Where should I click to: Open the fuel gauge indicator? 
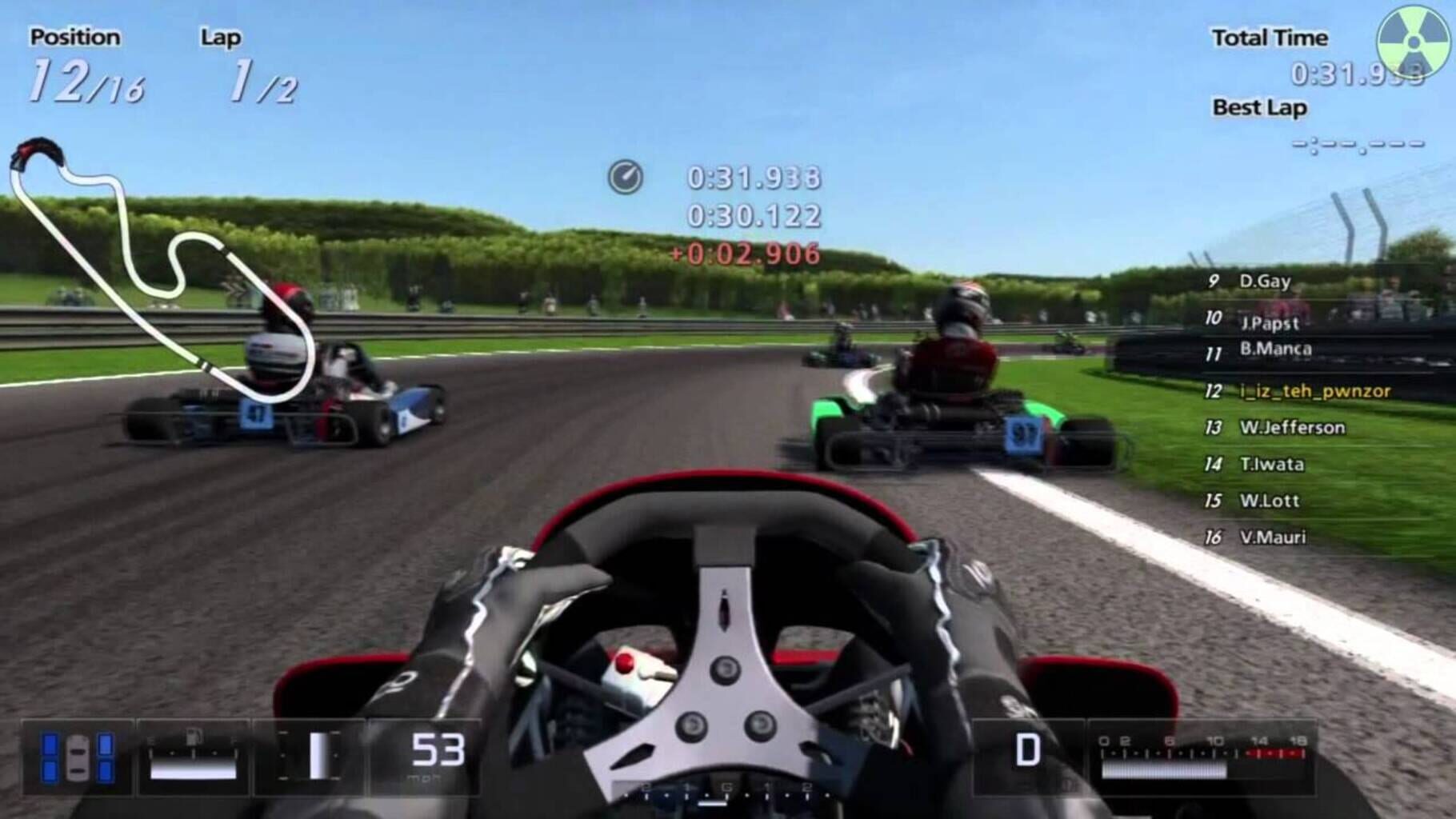click(x=192, y=756)
